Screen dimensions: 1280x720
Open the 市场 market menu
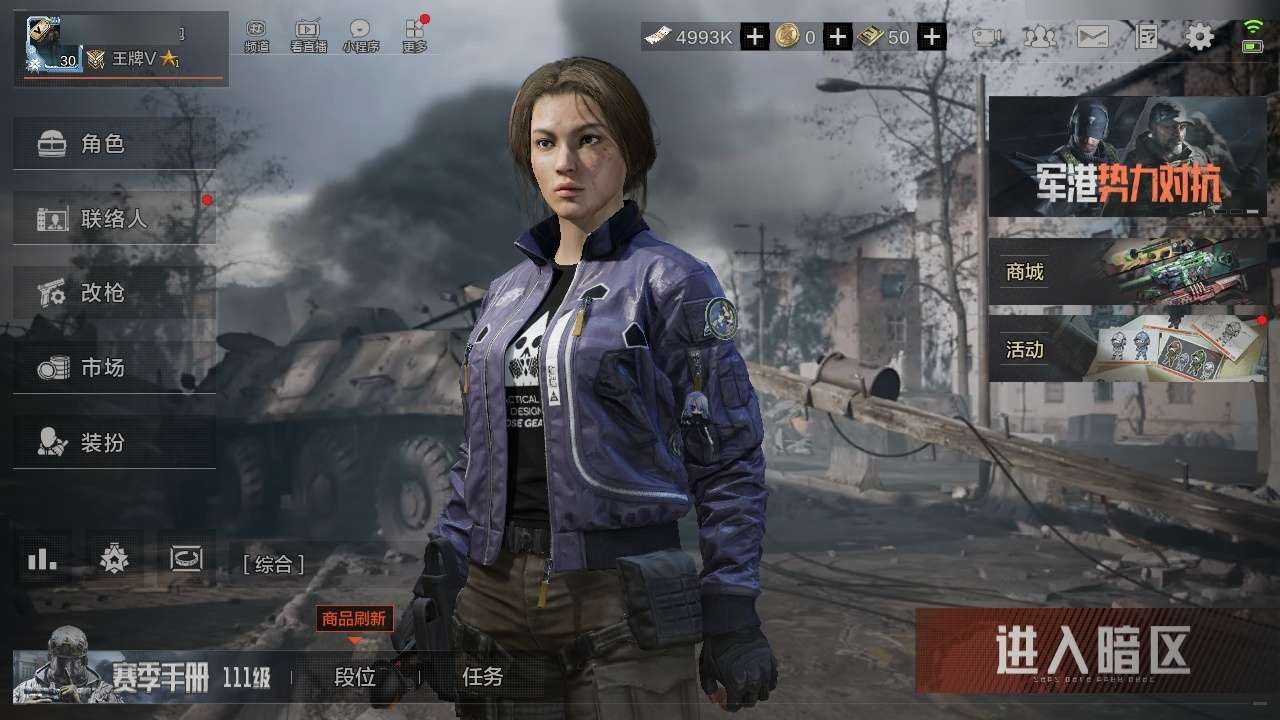click(x=114, y=368)
